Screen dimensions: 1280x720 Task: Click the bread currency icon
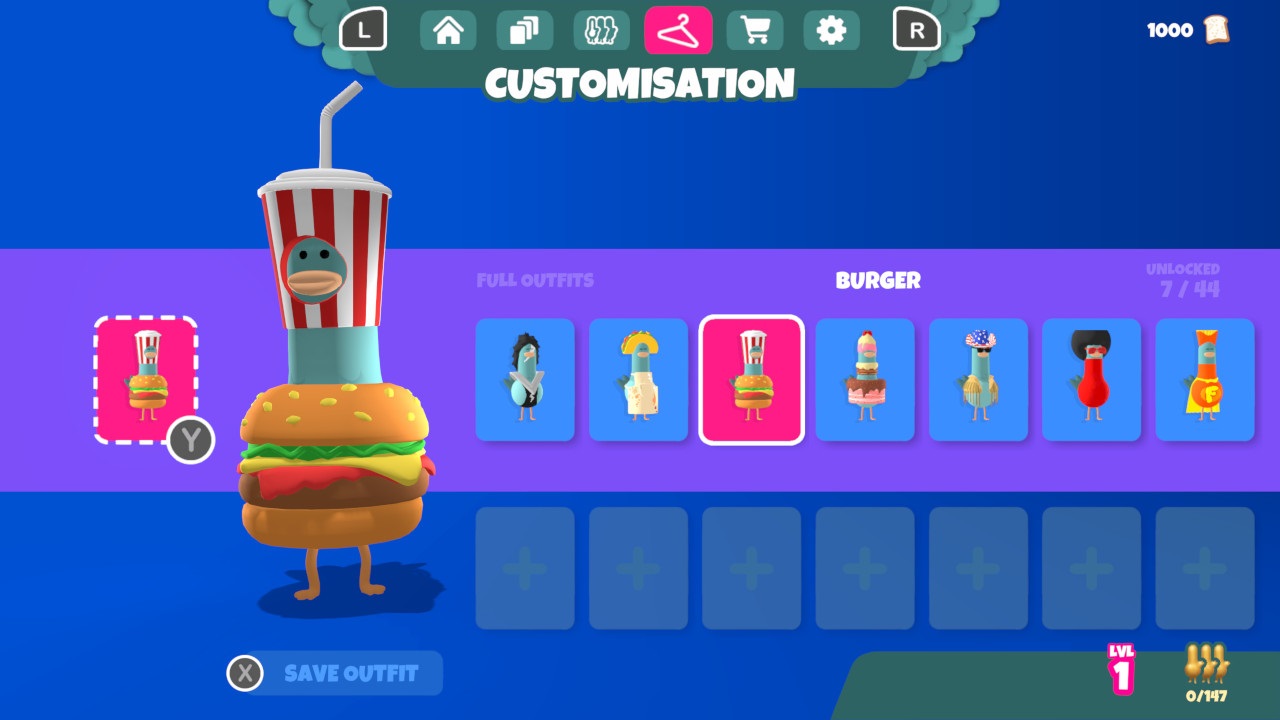1216,30
